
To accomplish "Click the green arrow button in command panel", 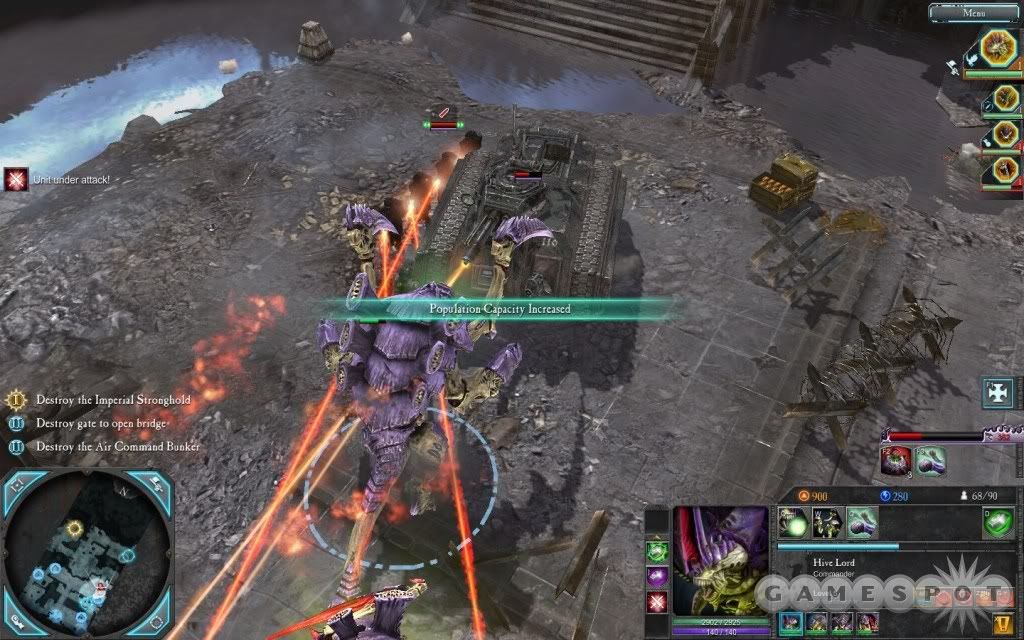I will pos(997,522).
